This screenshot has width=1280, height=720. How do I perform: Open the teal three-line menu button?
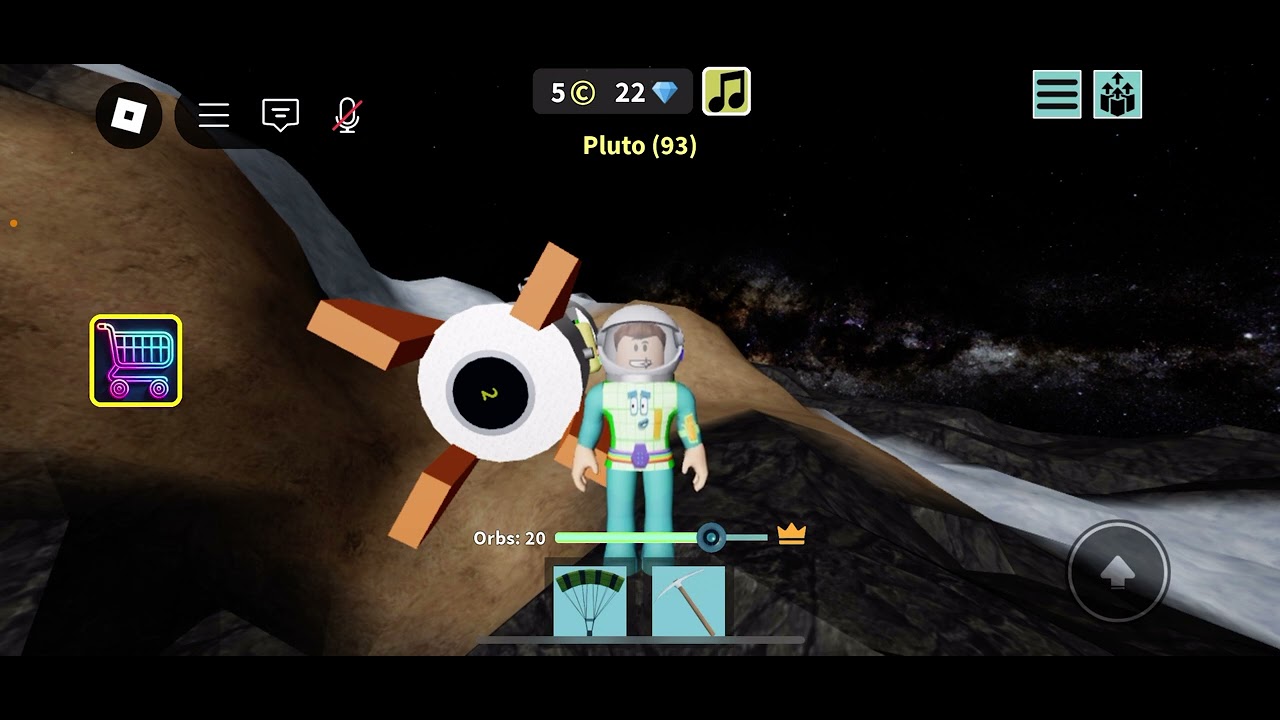1057,95
